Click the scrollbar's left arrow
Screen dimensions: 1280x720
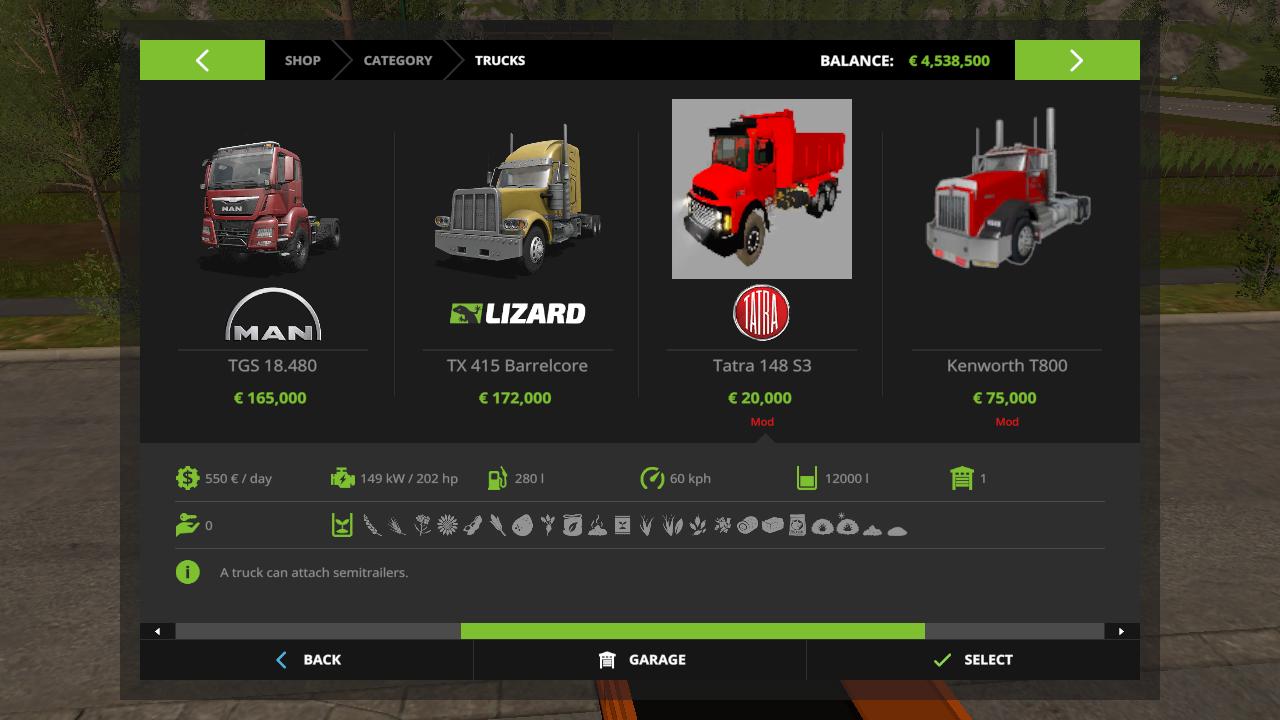158,631
